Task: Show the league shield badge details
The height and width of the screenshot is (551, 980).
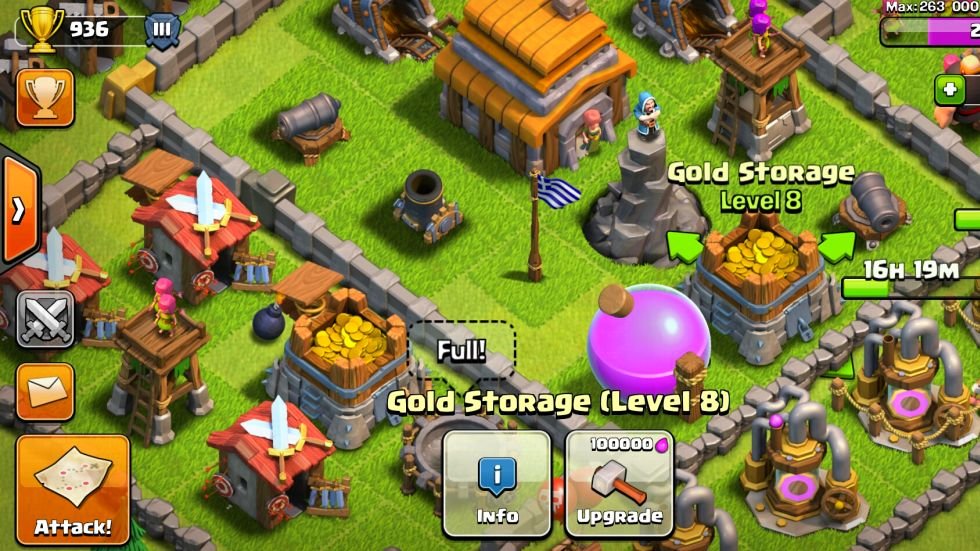Action: pos(160,29)
